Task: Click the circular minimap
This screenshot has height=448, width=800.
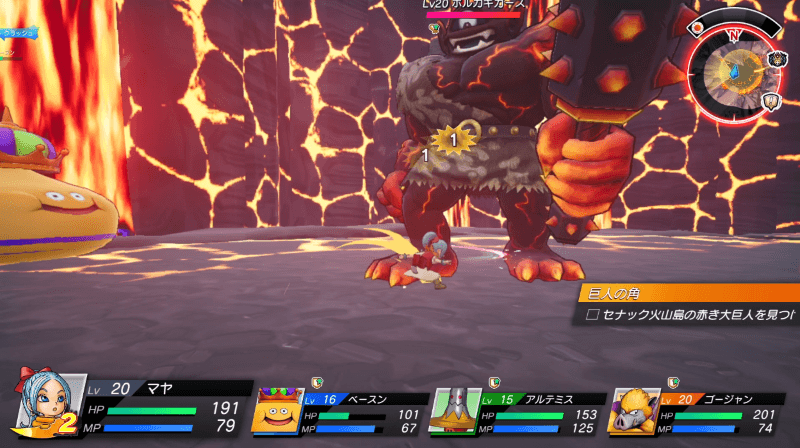Action: coord(736,68)
